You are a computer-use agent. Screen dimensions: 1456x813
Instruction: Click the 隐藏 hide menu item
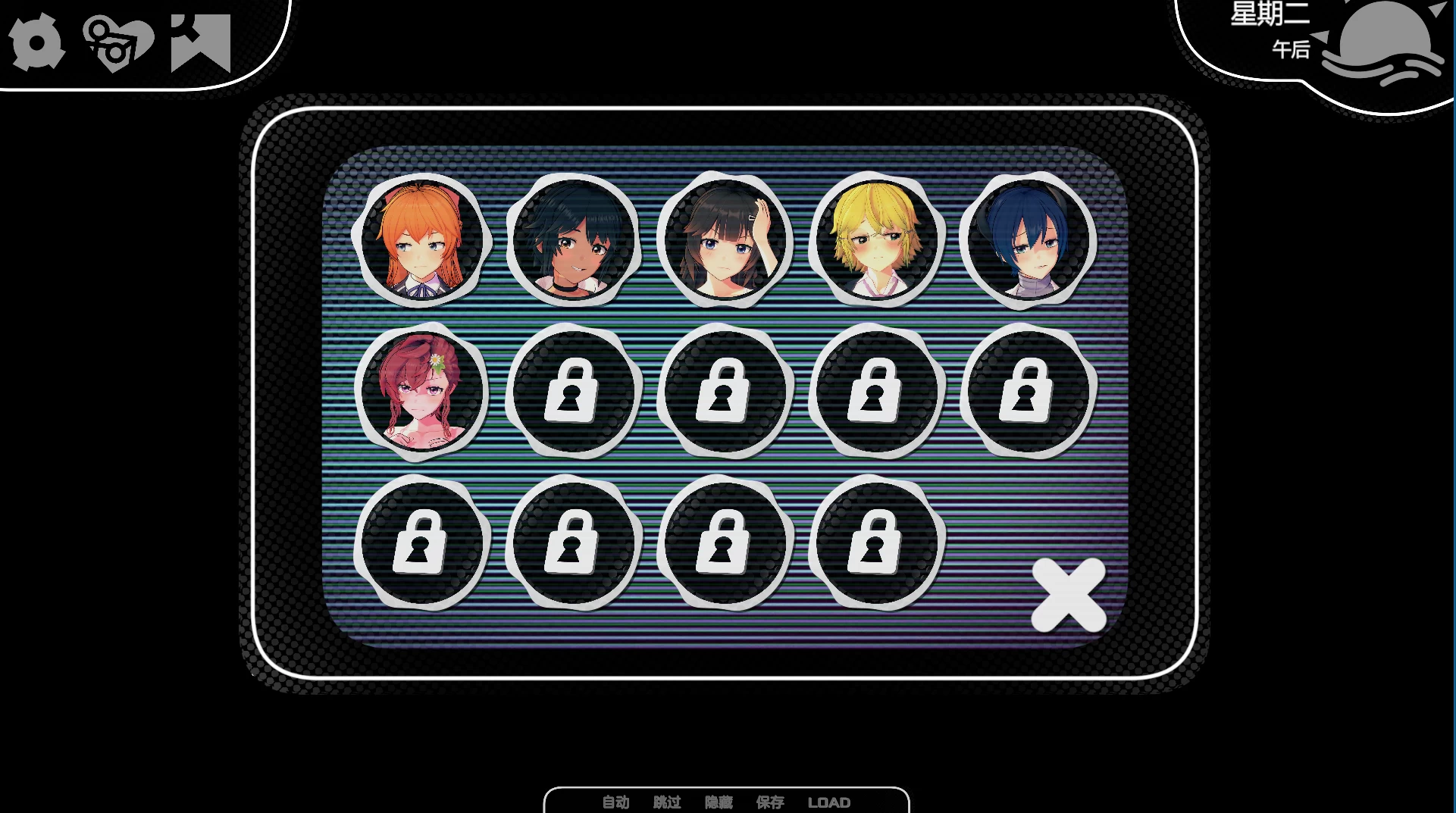[719, 803]
